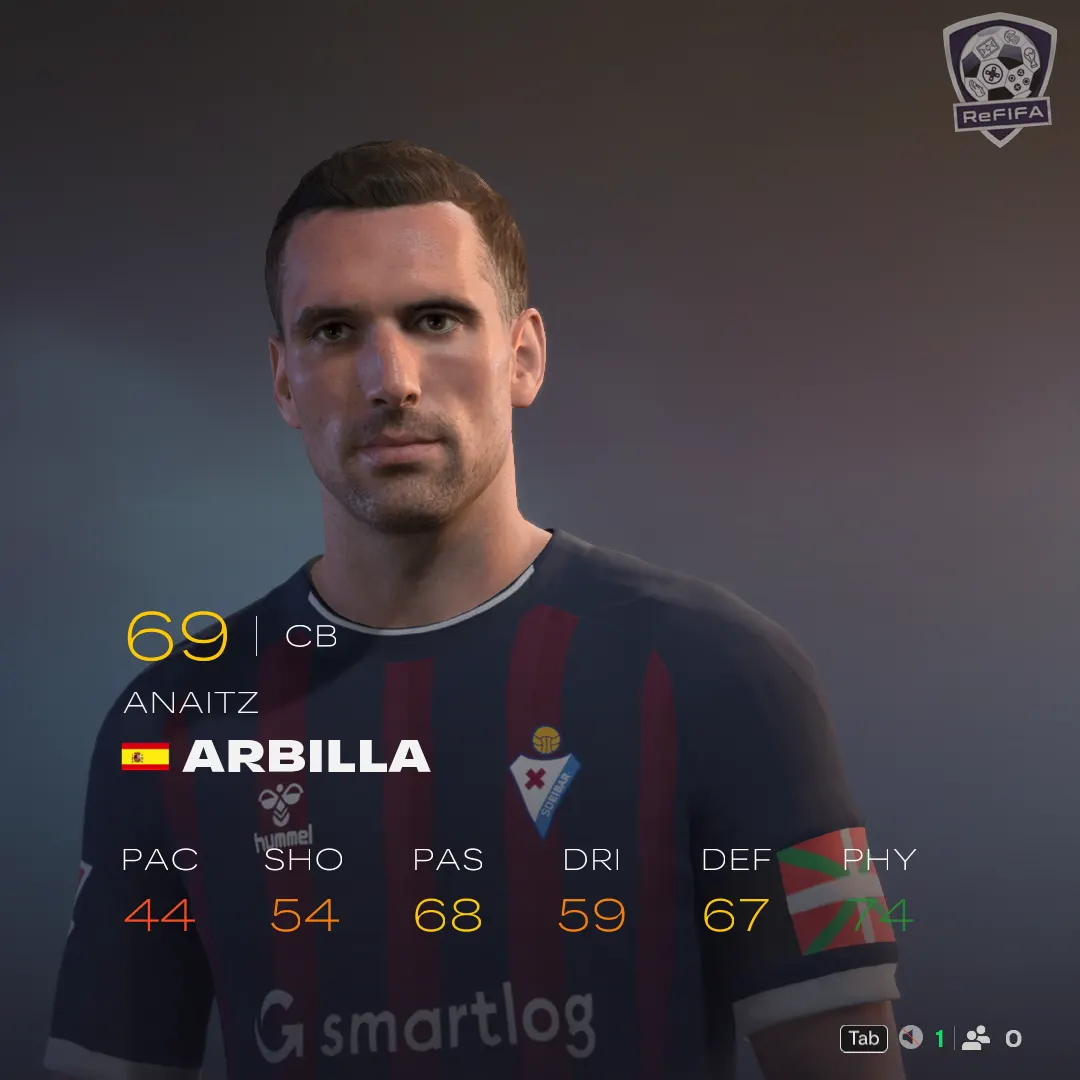
Task: Open the players list icon
Action: [975, 1038]
